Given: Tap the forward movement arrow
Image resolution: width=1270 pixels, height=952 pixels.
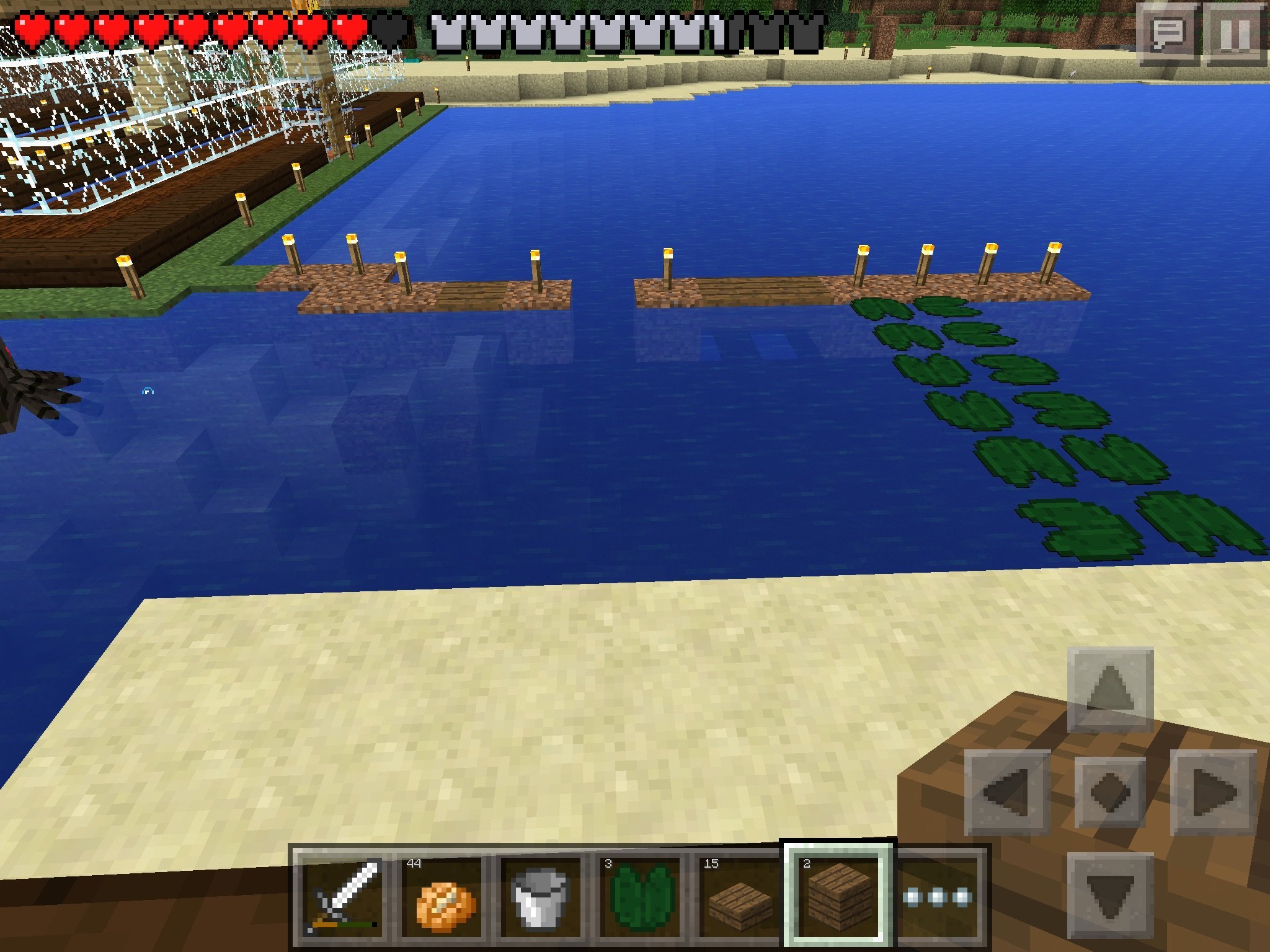Looking at the screenshot, I should click(1110, 689).
